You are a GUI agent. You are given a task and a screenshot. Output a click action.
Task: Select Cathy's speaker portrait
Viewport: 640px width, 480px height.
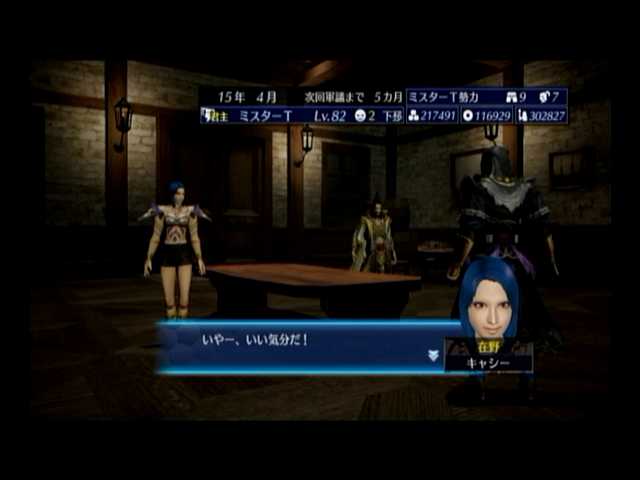coord(488,300)
